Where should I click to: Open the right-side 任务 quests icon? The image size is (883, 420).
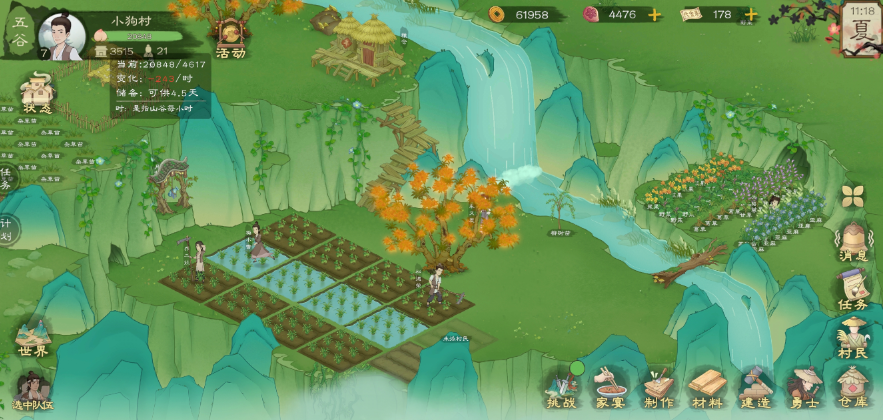pyautogui.click(x=853, y=290)
